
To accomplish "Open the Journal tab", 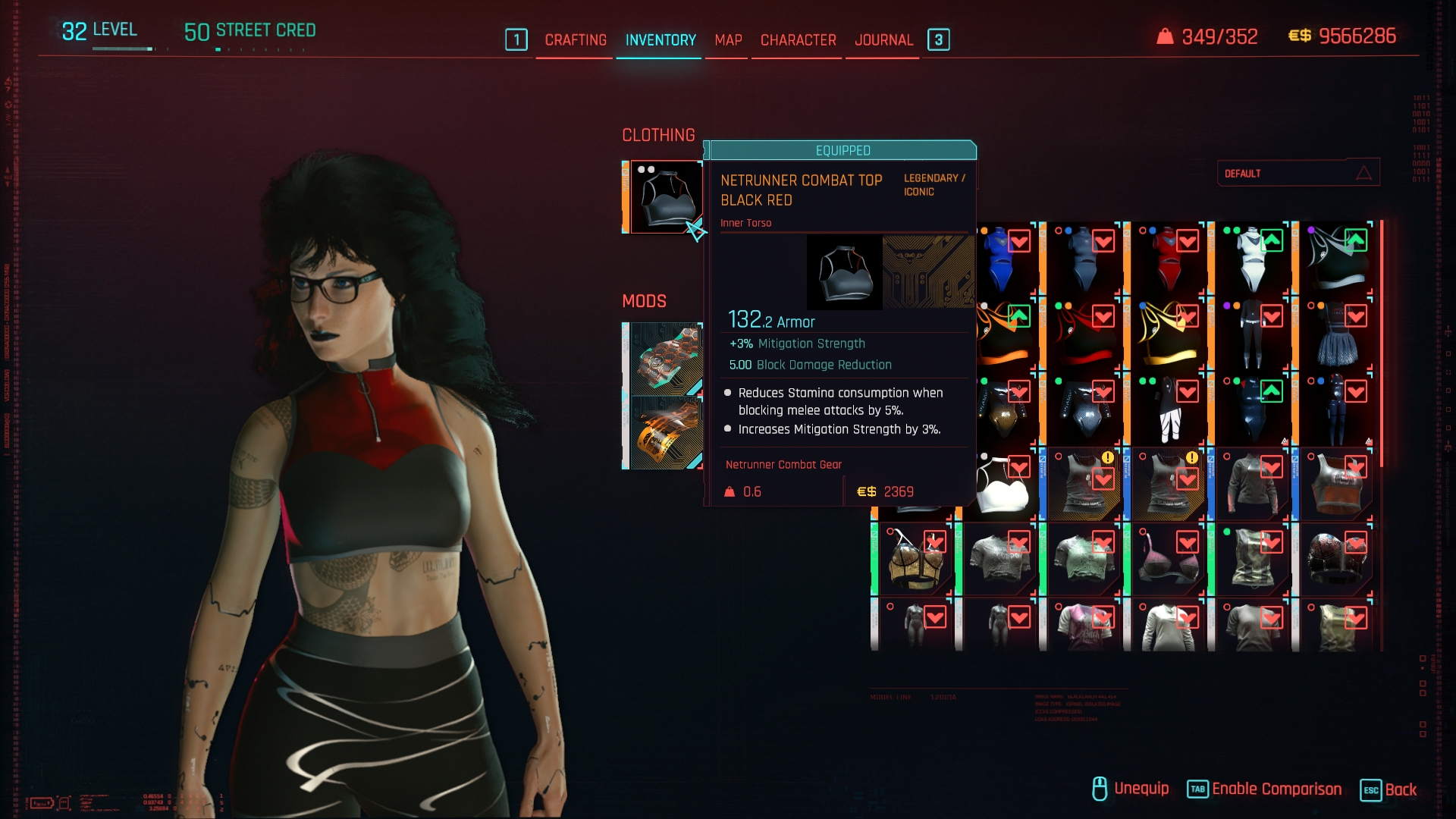I will (x=883, y=40).
